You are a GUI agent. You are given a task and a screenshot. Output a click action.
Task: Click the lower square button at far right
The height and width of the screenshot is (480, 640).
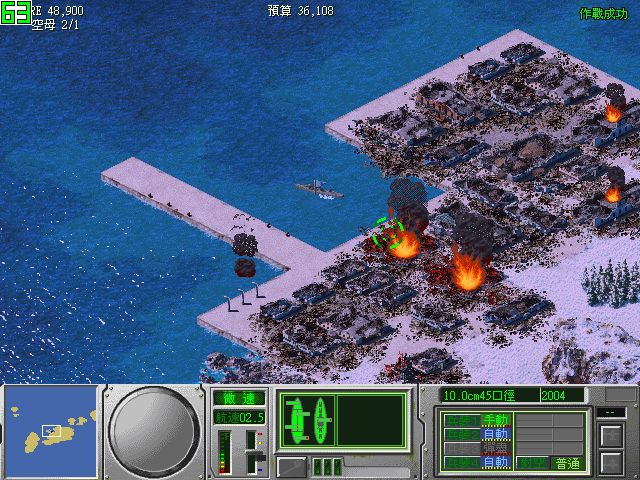(609, 462)
